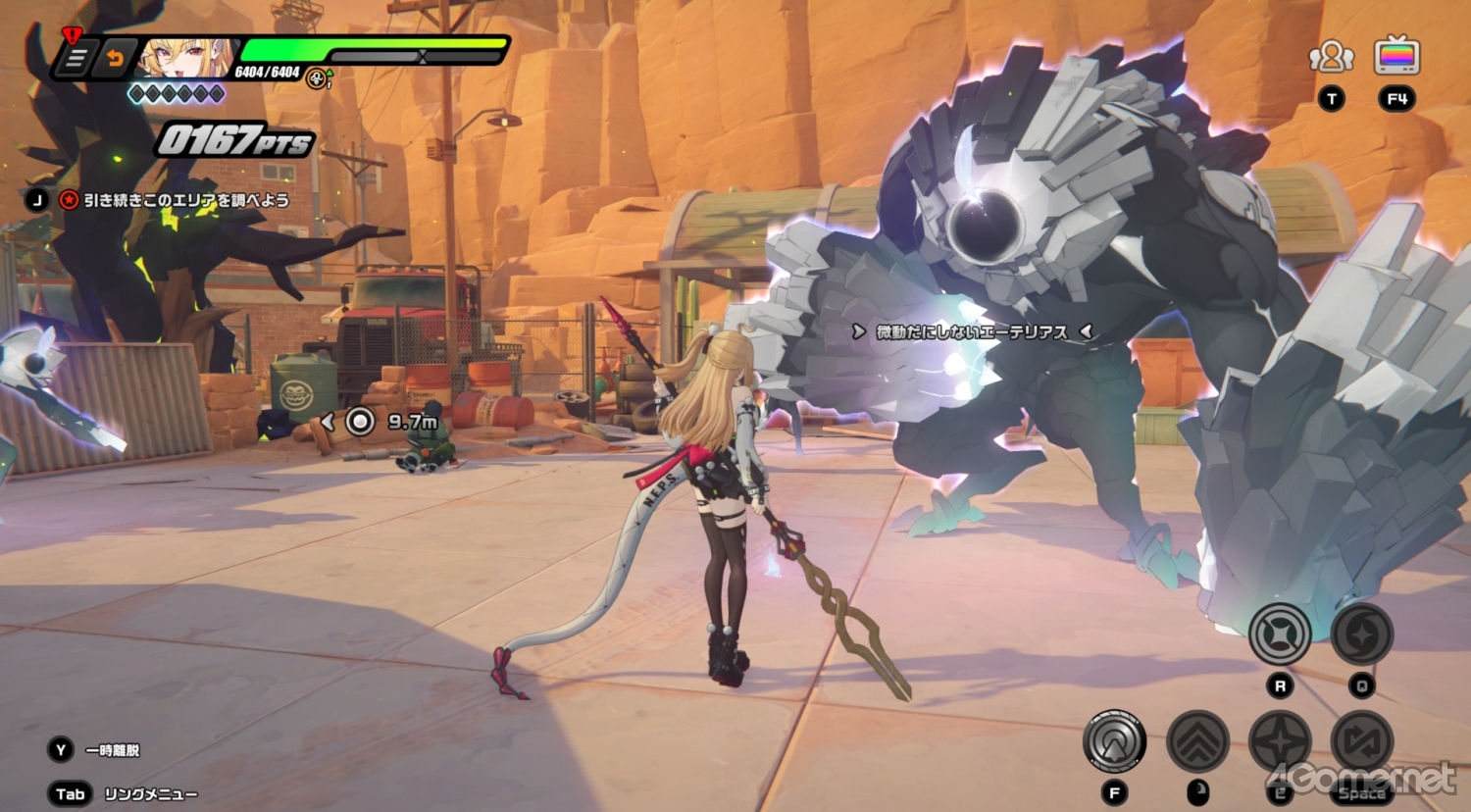This screenshot has width=1471, height=812.
Task: Click the orange return arrow button
Action: tap(115, 59)
